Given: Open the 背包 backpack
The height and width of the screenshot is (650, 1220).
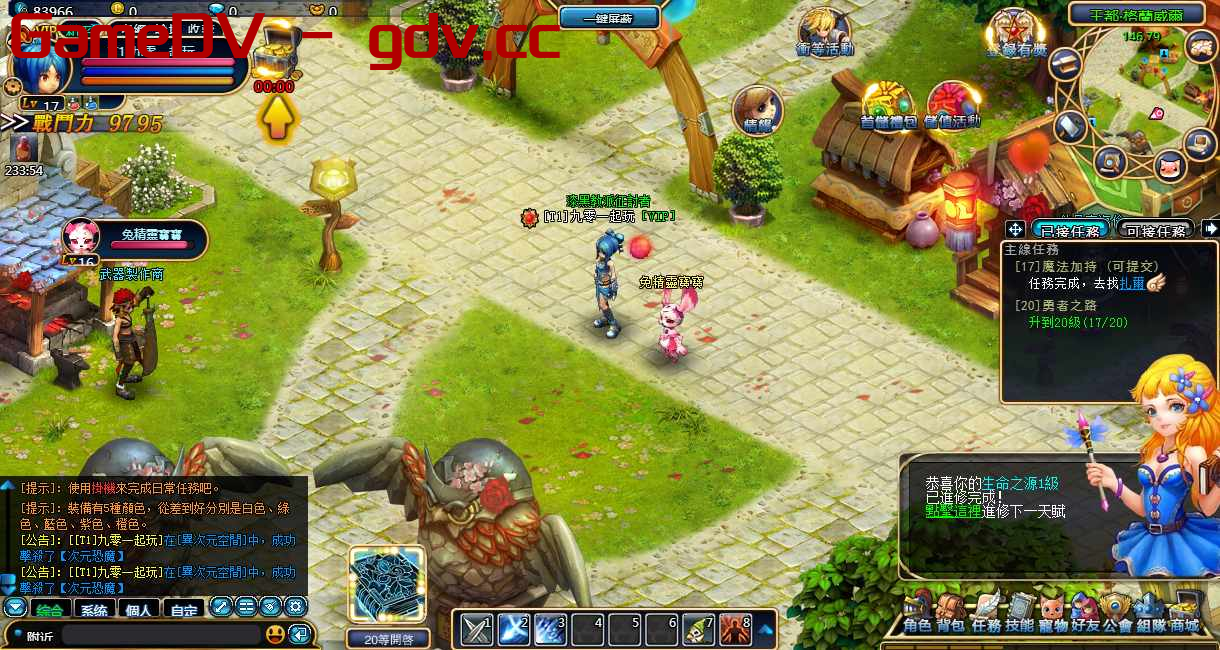Looking at the screenshot, I should click(x=950, y=613).
